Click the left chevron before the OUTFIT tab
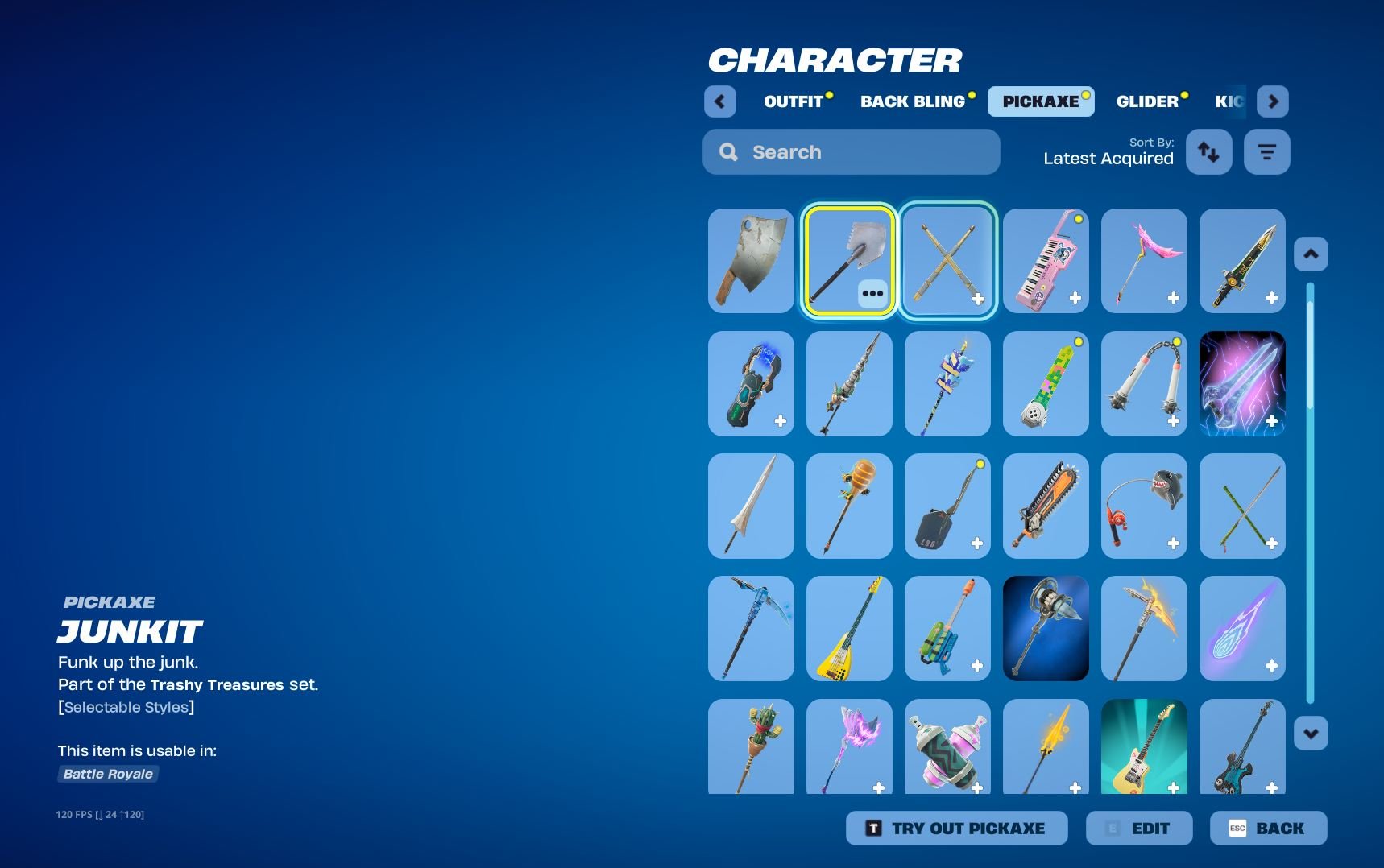This screenshot has width=1384, height=868. 719,101
